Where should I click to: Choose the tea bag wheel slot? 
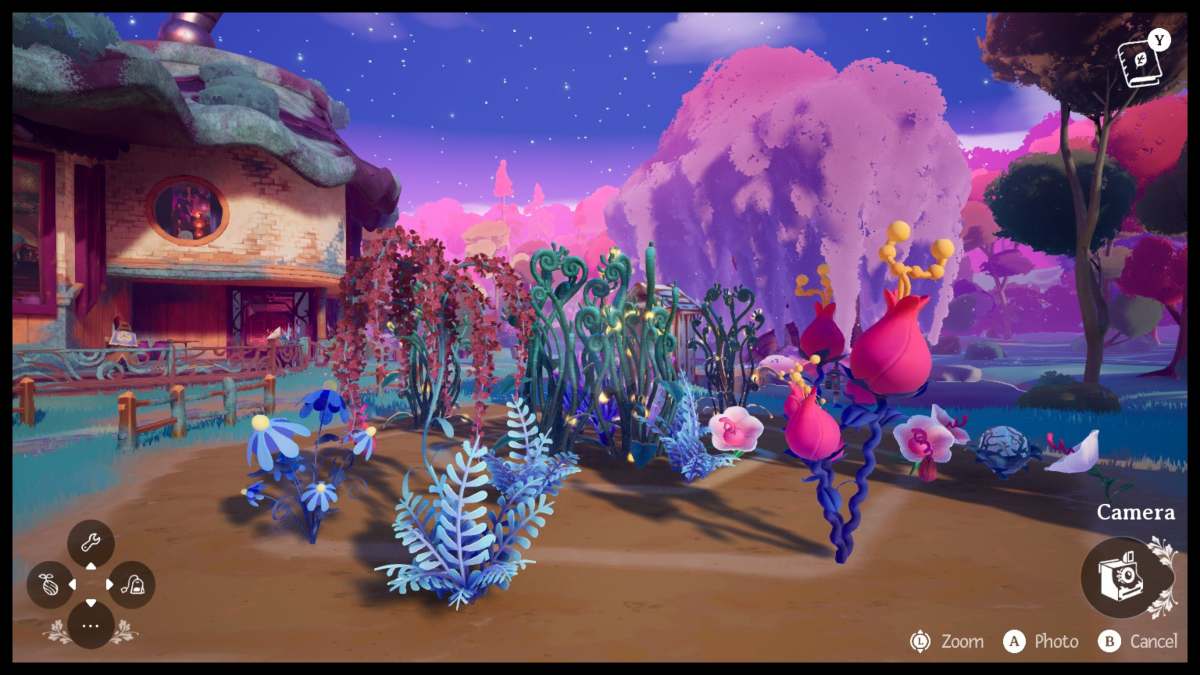click(131, 585)
